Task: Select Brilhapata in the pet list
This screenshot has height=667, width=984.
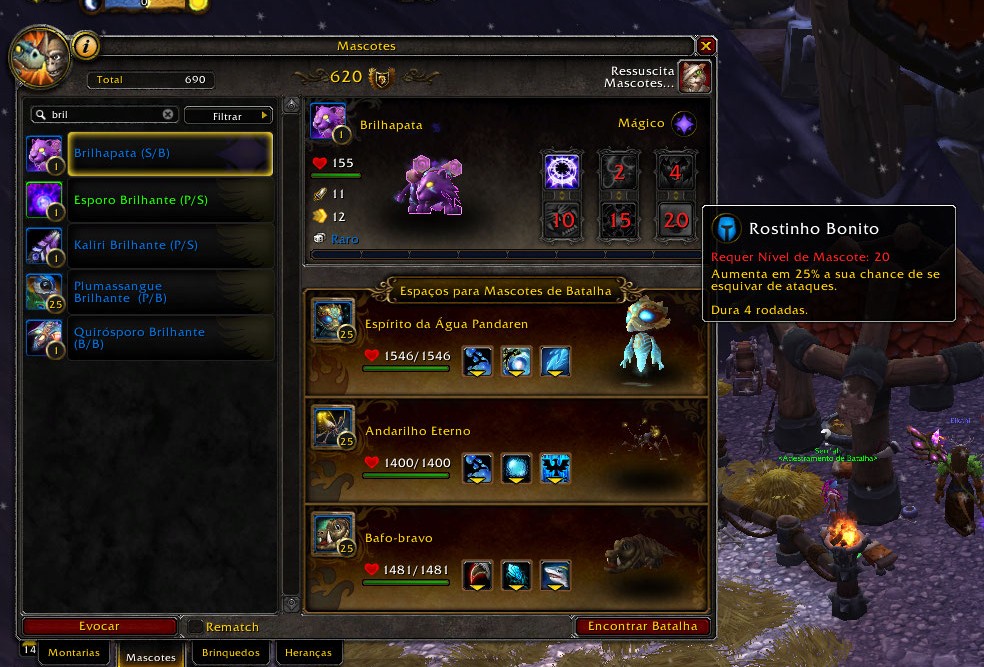Action: click(x=149, y=154)
